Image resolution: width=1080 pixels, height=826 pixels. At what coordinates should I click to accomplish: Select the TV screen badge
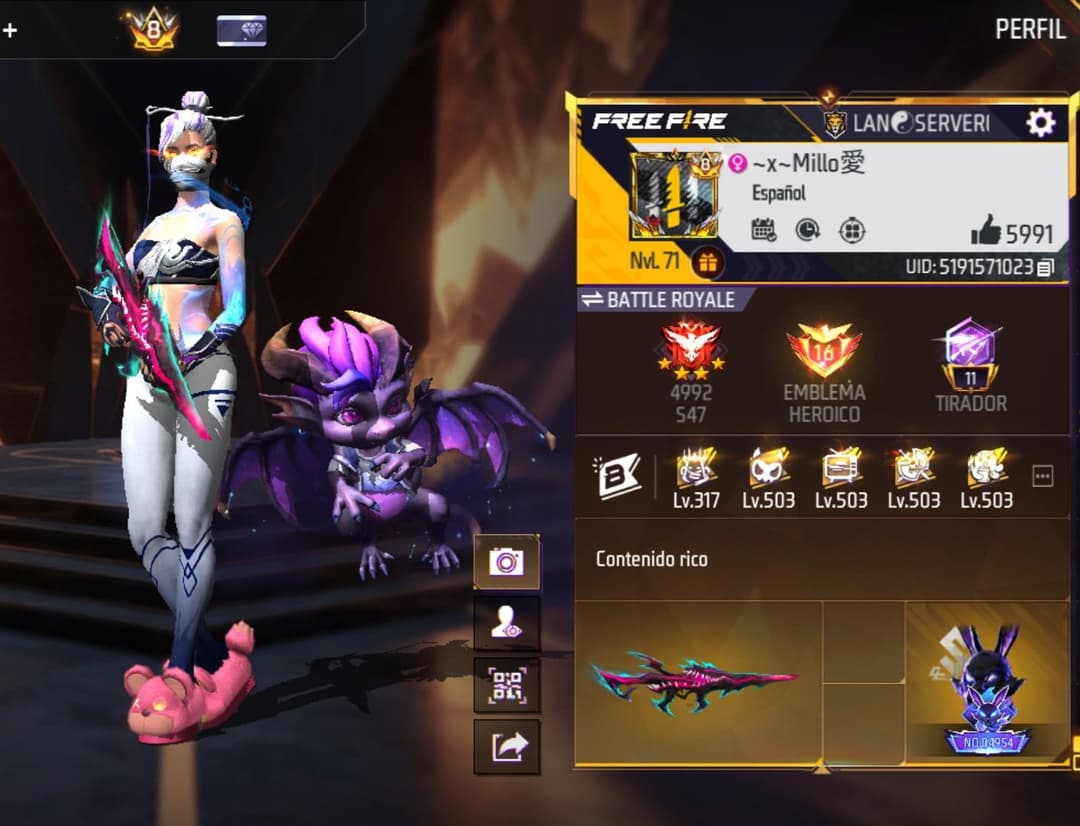click(841, 468)
